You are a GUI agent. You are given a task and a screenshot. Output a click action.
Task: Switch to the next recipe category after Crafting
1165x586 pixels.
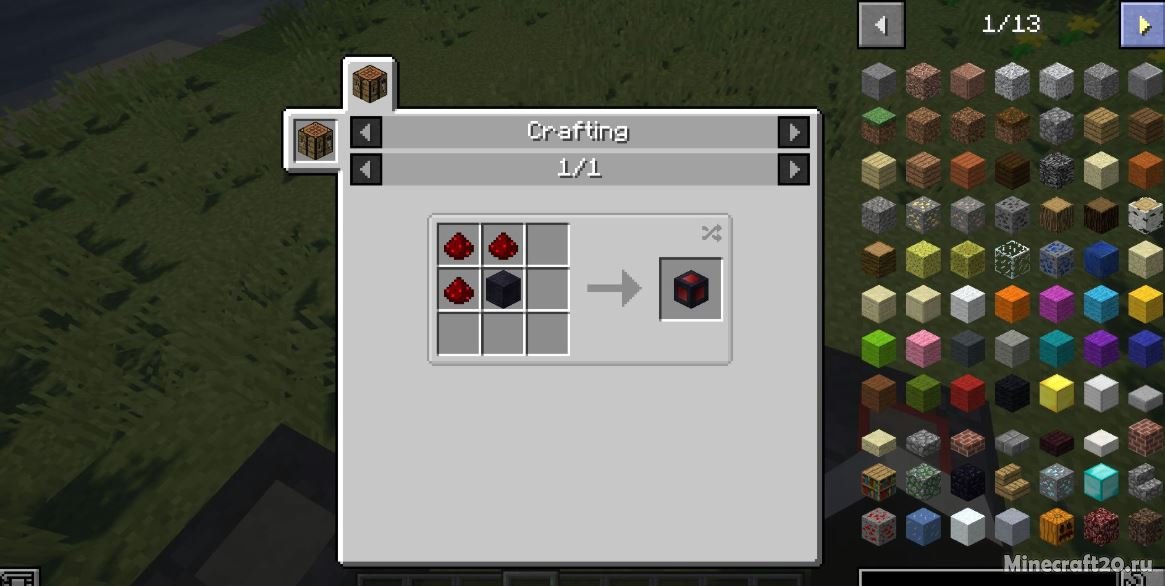[793, 132]
